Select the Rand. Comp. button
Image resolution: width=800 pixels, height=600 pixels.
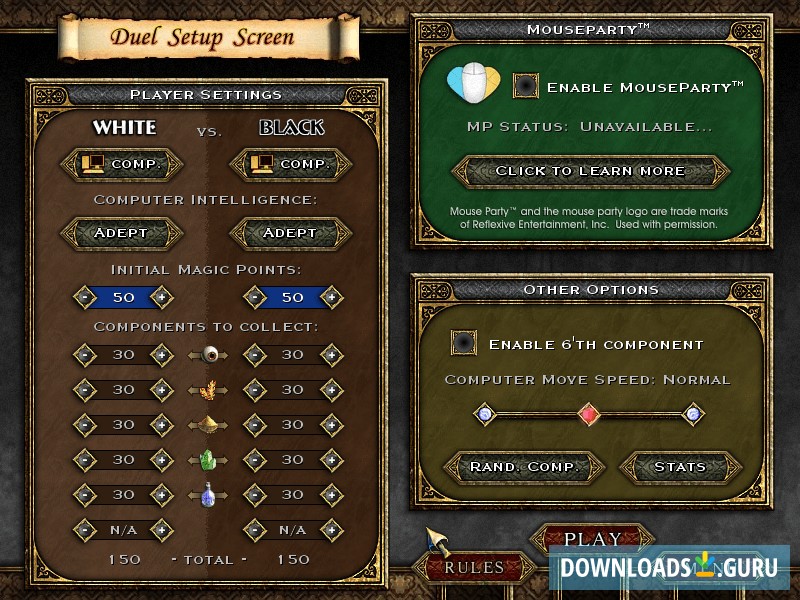tap(525, 467)
